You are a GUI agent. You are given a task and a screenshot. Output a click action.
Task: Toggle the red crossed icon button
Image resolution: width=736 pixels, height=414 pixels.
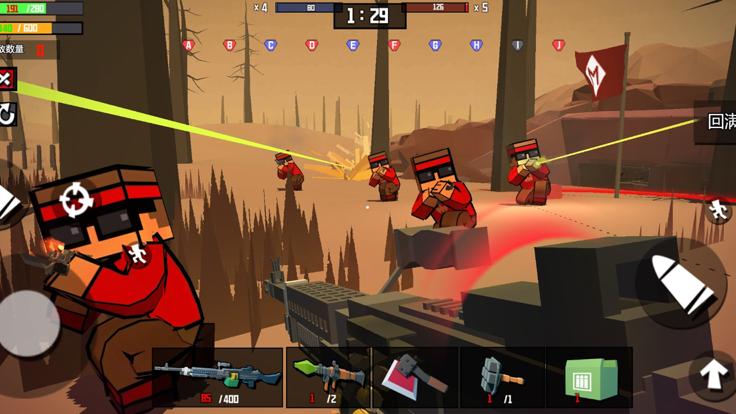[6, 79]
